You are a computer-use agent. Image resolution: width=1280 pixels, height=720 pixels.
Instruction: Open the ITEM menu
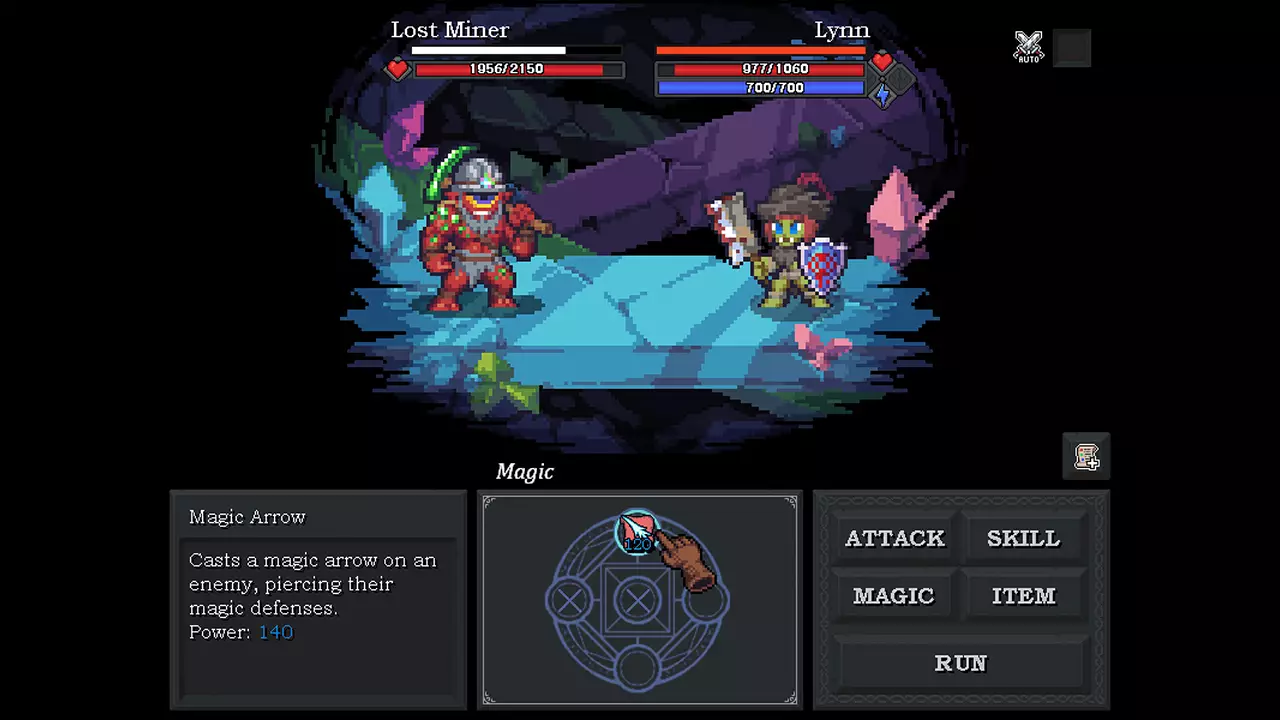[1023, 596]
